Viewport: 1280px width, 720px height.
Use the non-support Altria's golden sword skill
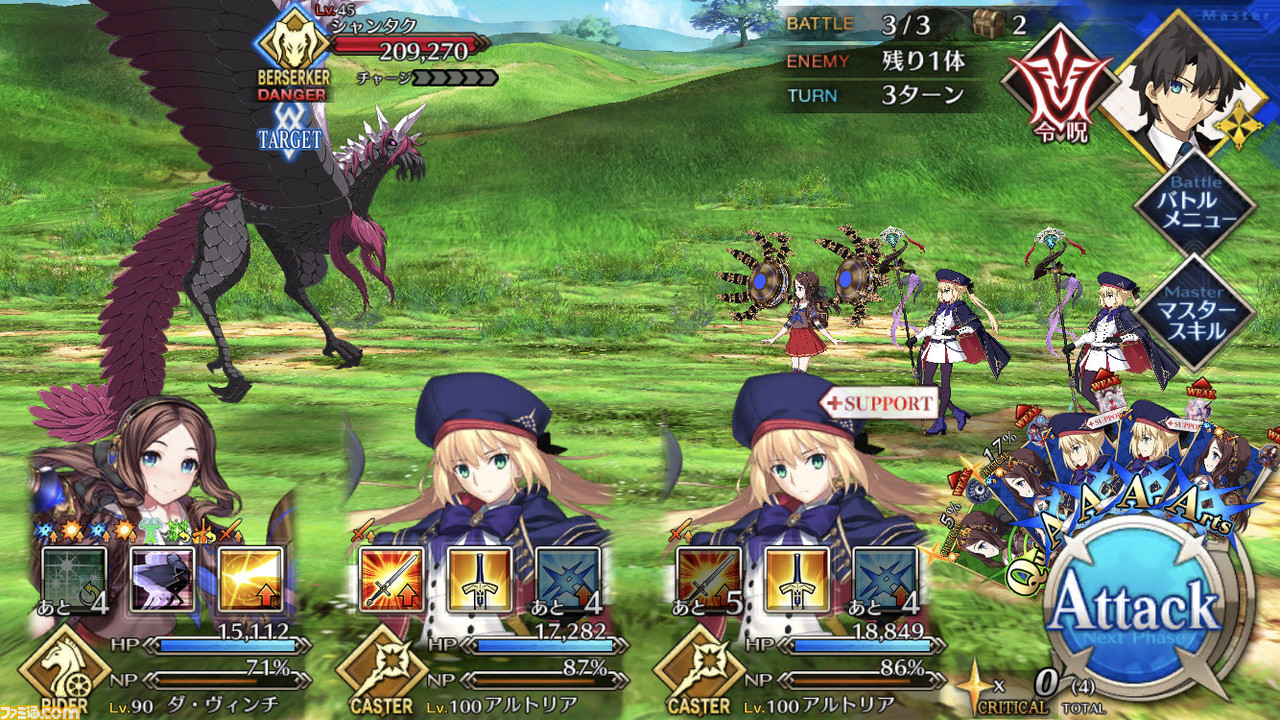pos(480,581)
